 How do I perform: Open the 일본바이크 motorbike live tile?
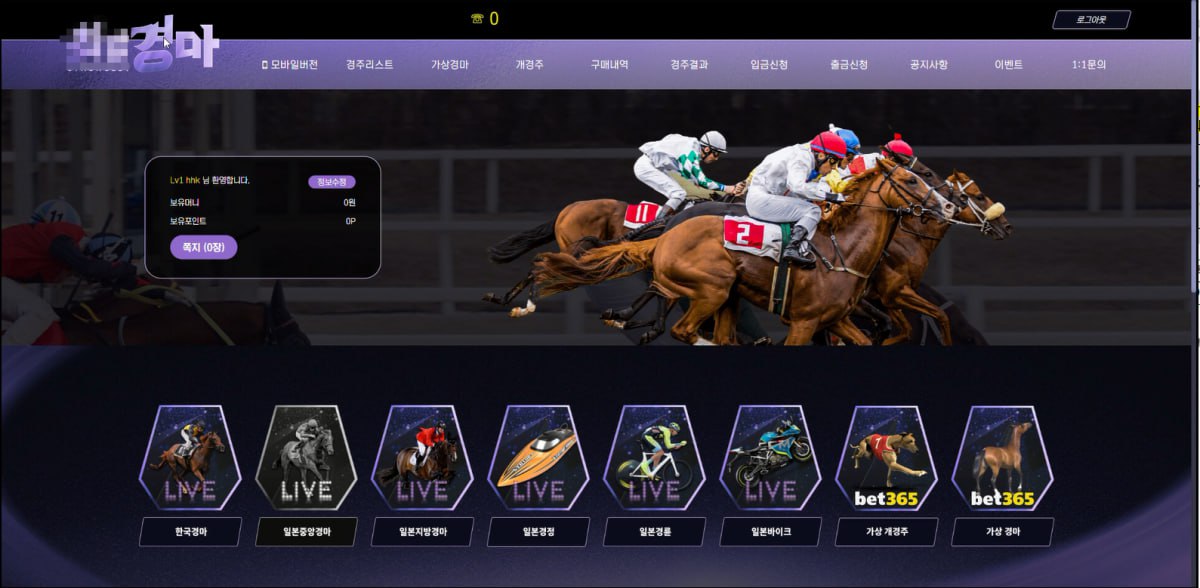pos(770,458)
